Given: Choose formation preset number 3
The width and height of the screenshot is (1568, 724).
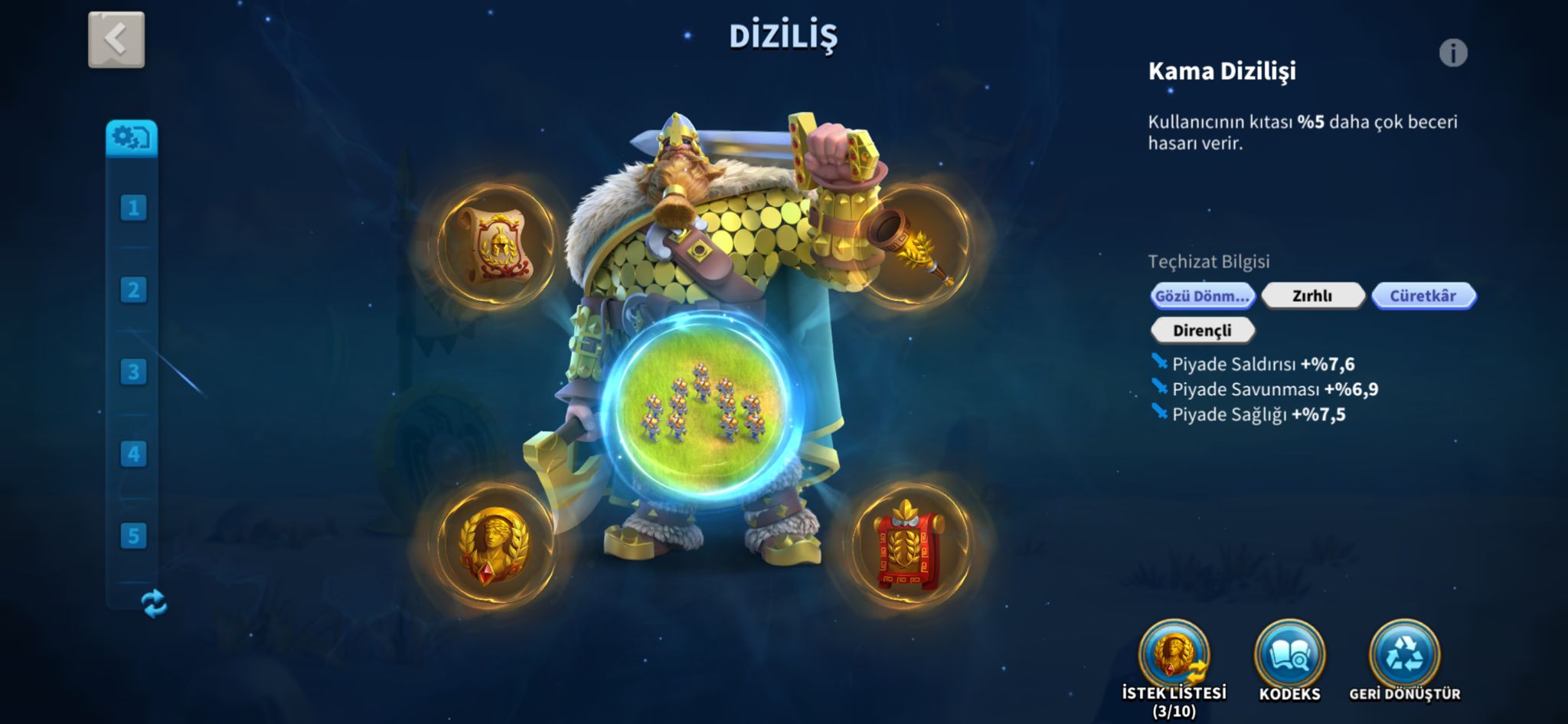Looking at the screenshot, I should point(133,372).
